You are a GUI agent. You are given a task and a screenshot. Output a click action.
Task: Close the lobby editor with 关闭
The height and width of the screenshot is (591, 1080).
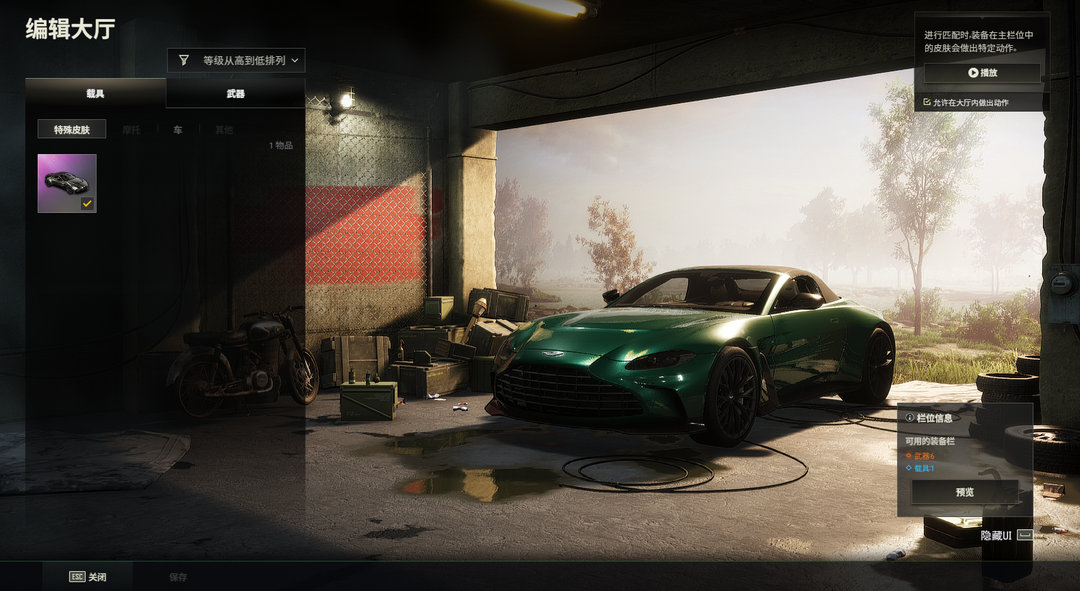point(87,577)
